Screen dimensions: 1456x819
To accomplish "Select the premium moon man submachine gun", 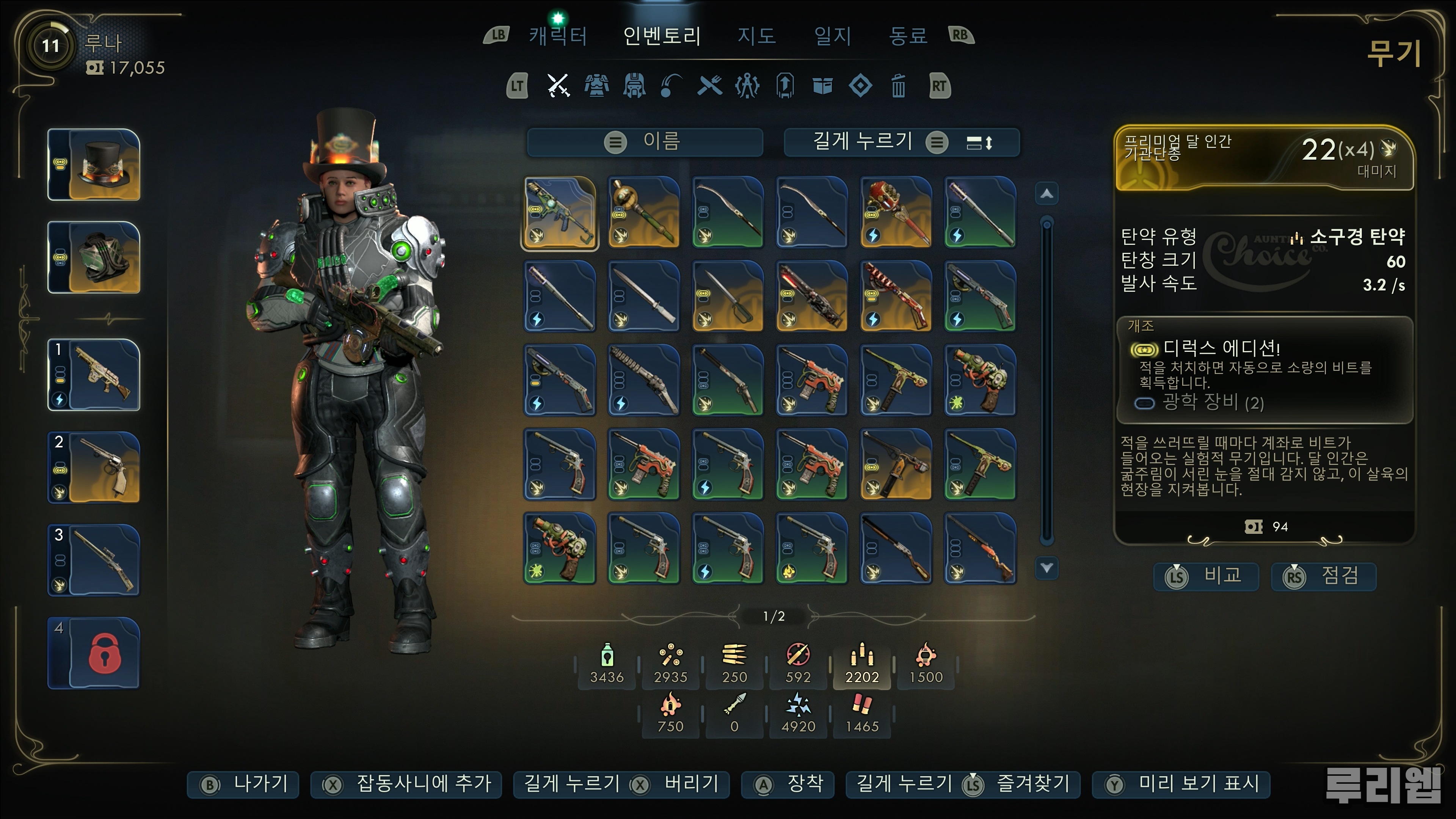I will click(560, 213).
